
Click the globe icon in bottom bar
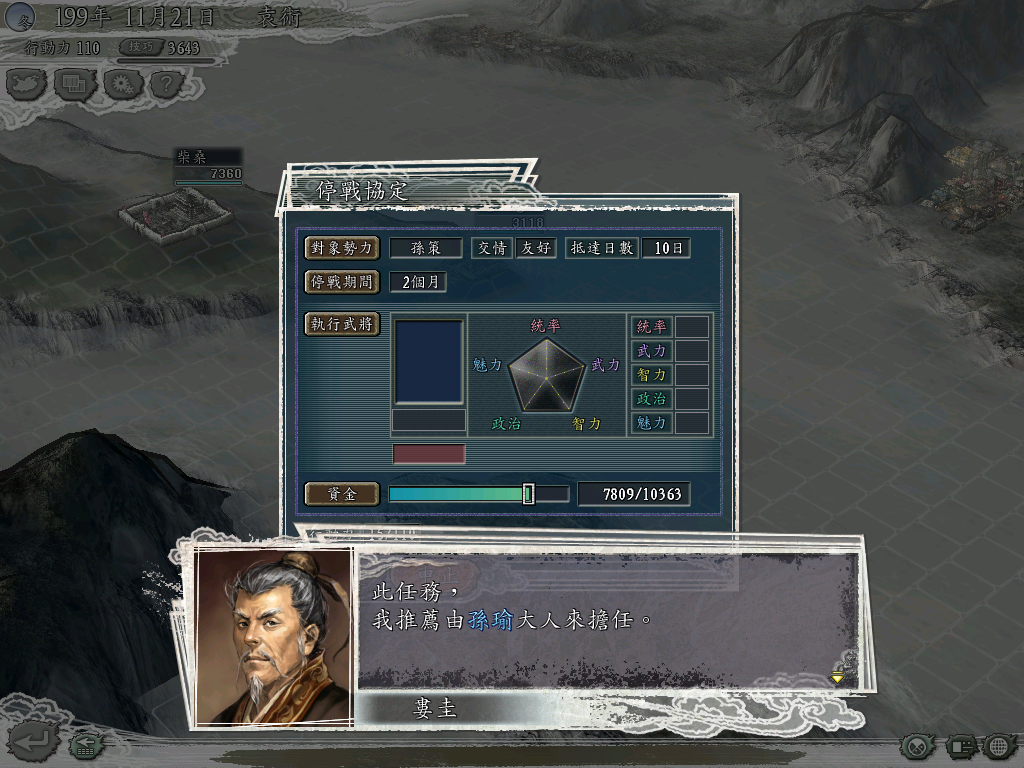(999, 745)
